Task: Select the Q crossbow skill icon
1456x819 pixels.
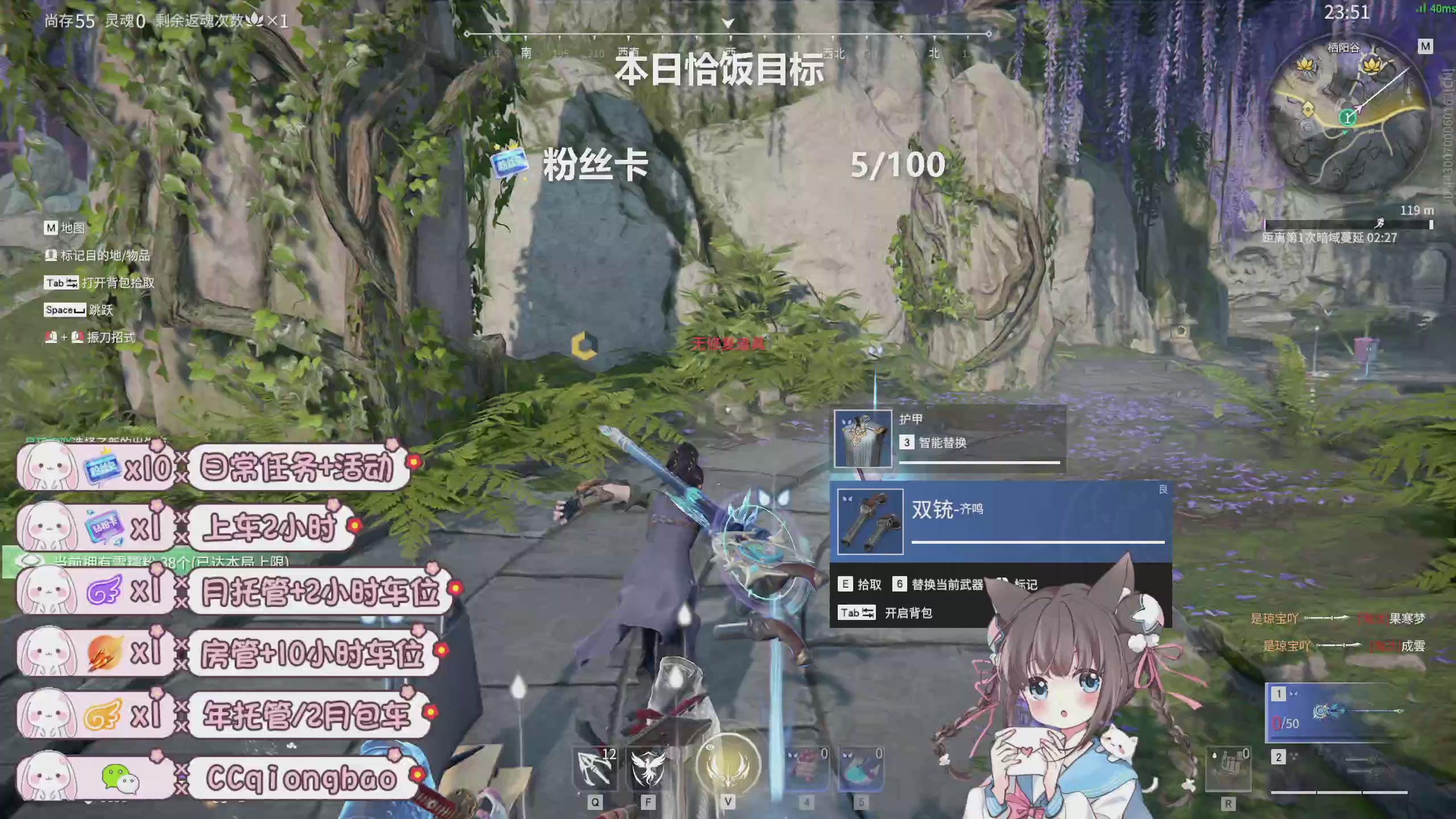Action: [x=595, y=770]
